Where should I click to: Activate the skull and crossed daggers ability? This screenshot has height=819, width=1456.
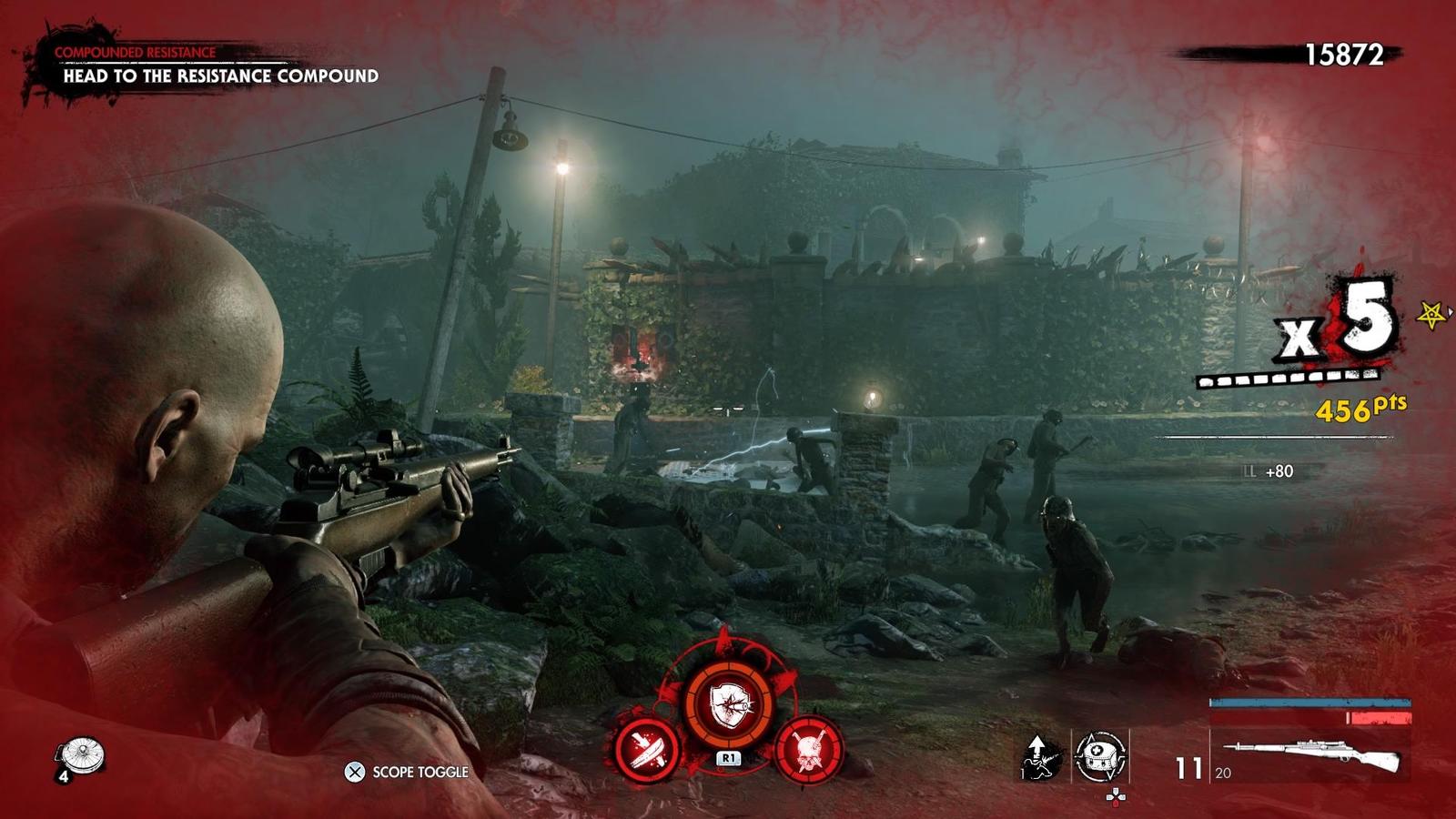point(807,749)
